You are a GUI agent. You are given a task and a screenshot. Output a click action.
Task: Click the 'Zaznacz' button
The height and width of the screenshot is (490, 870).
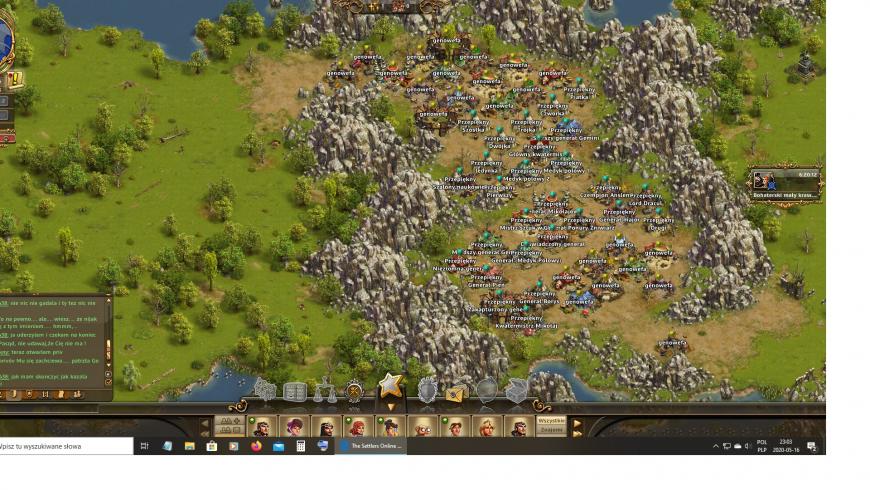(x=552, y=431)
